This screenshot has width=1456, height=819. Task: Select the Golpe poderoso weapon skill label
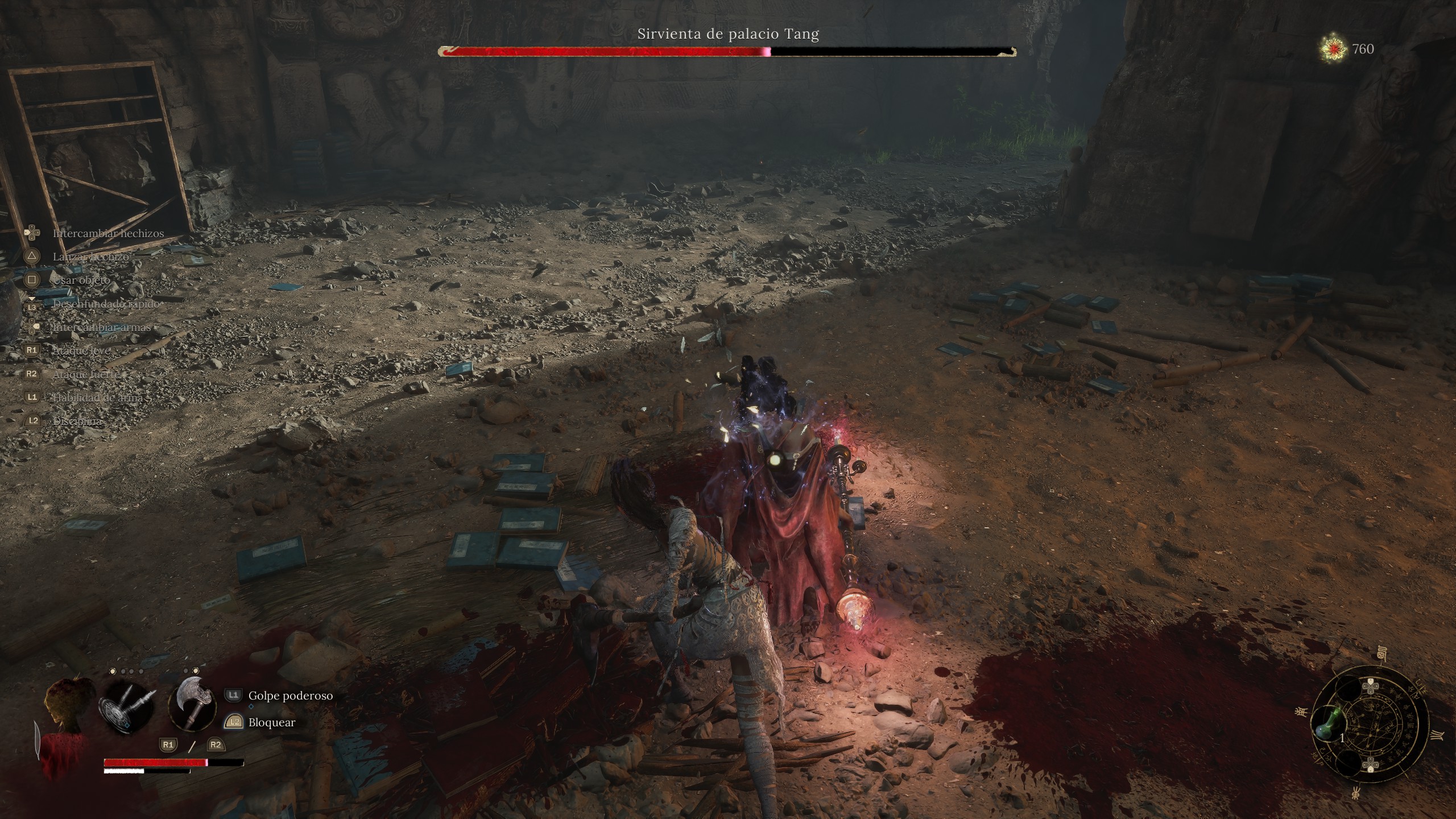pyautogui.click(x=290, y=696)
